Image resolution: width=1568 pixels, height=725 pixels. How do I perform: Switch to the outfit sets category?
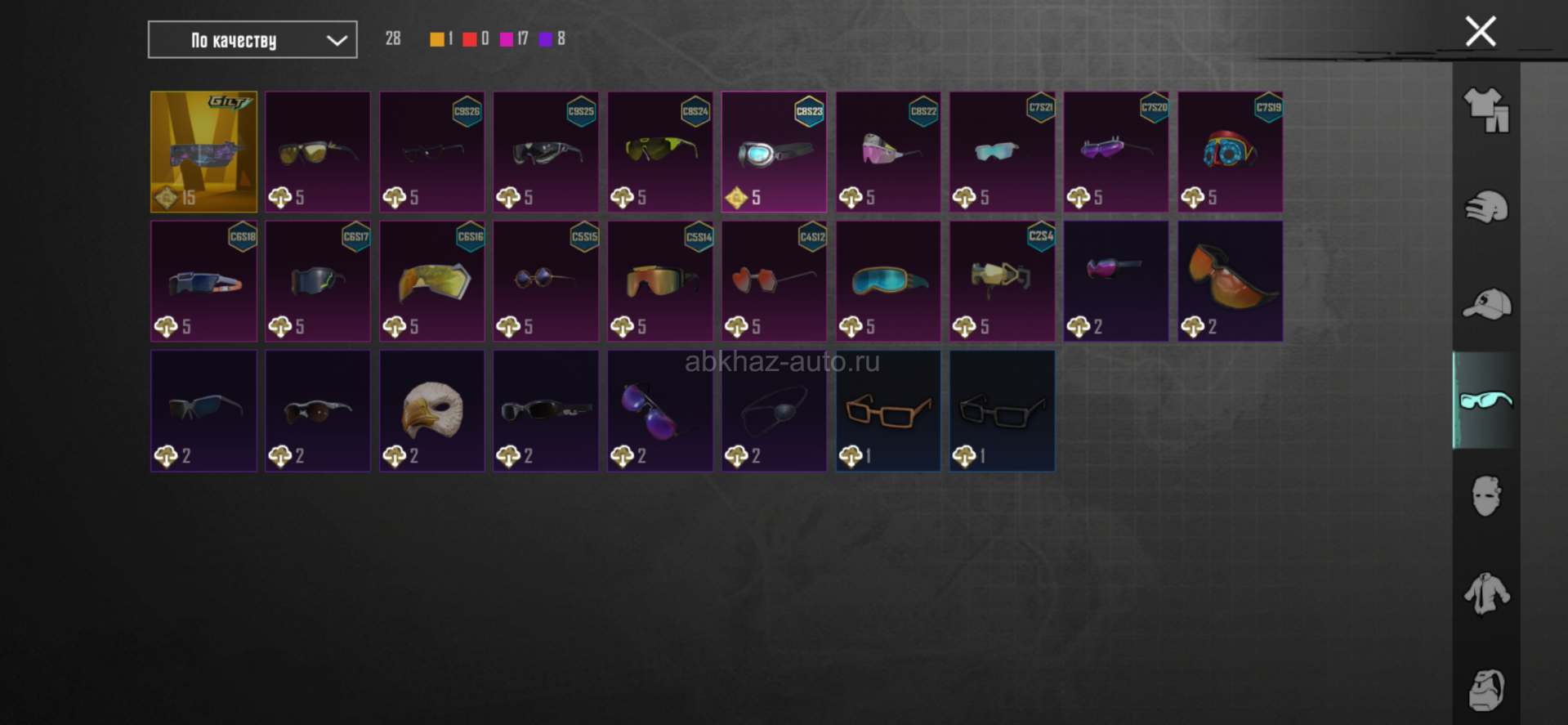click(x=1485, y=110)
